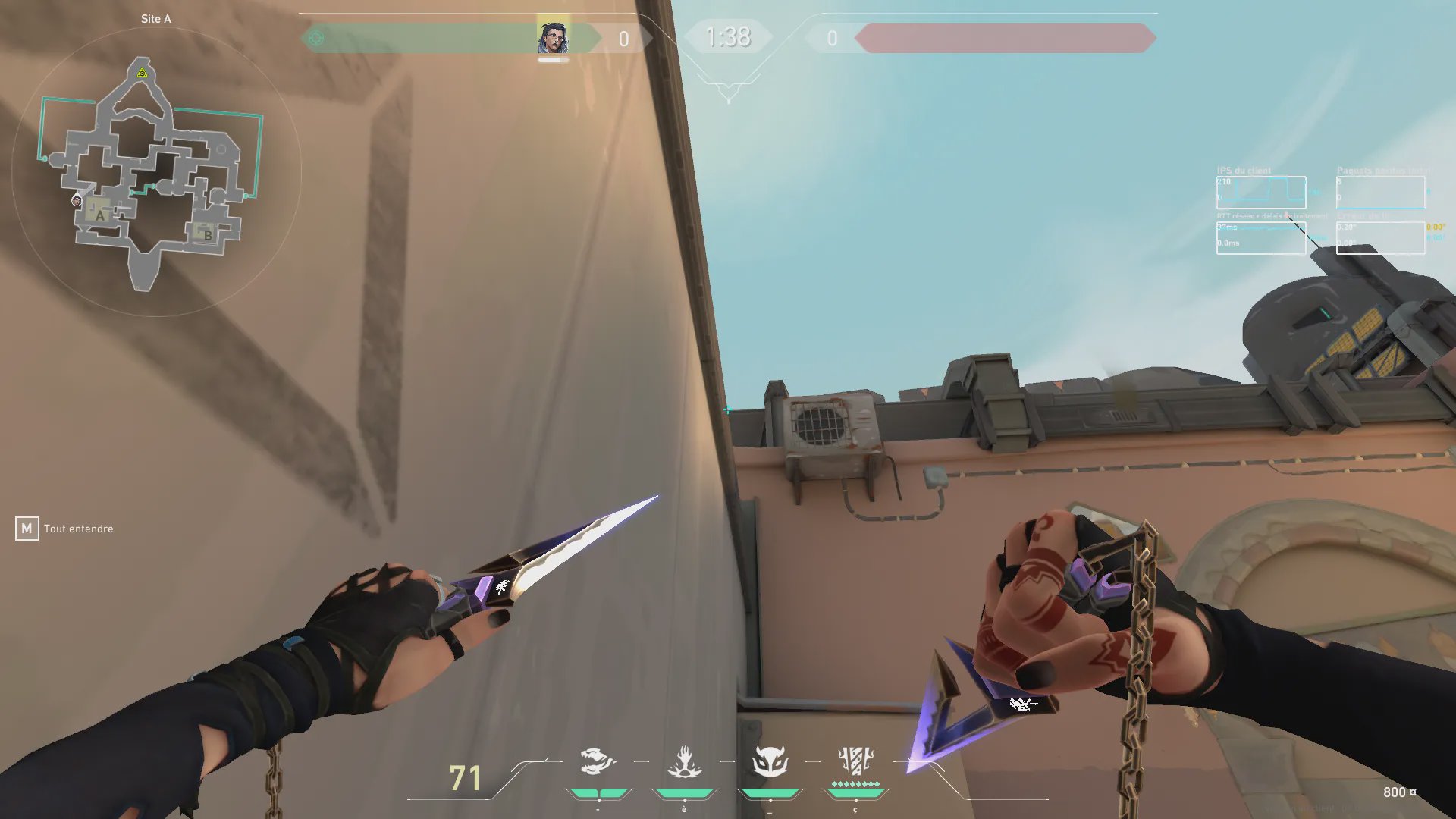Trigger the Nightfall ultimate icon
1456x819 pixels.
pyautogui.click(x=856, y=761)
